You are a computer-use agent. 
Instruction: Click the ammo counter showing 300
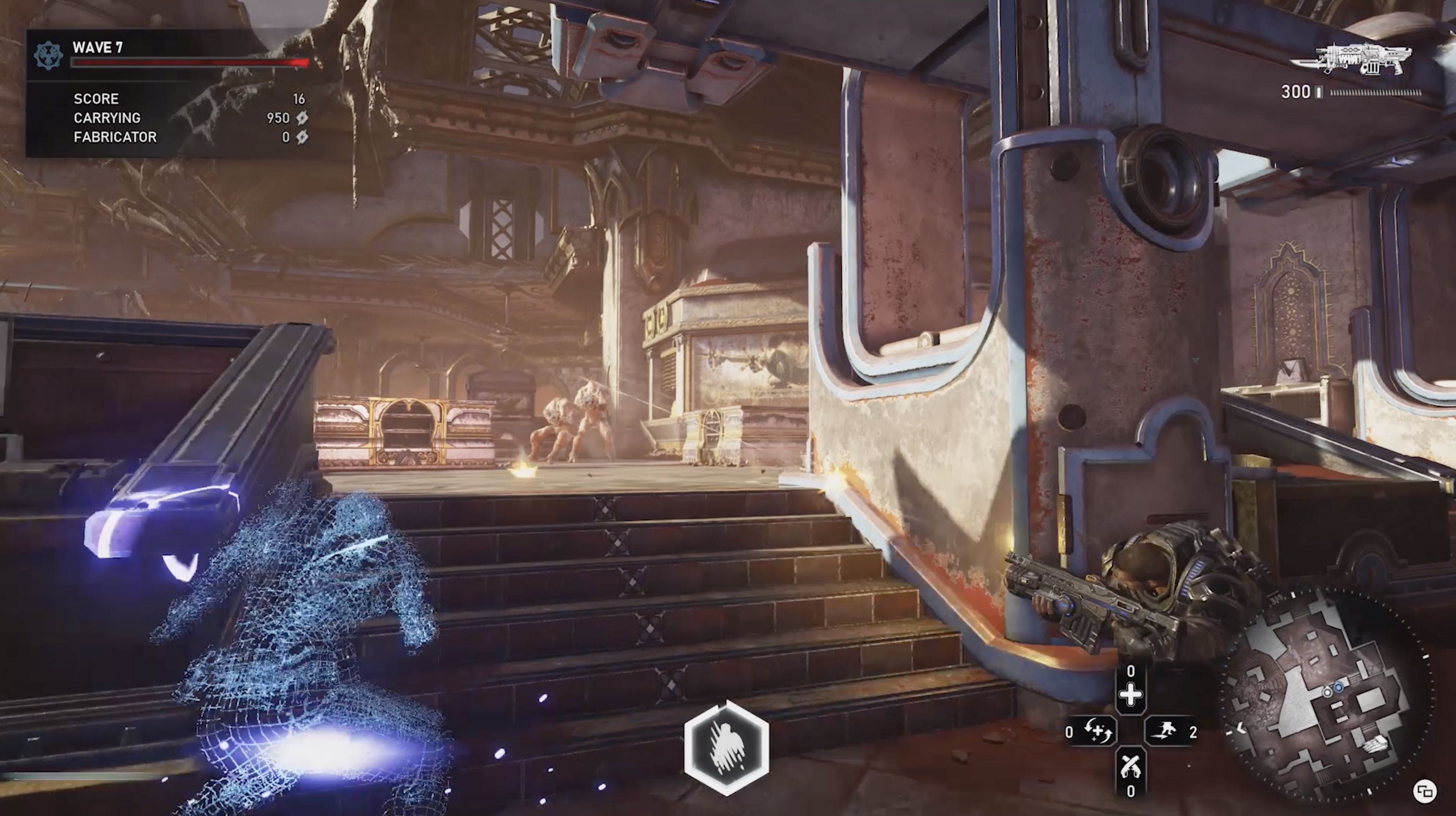click(x=1296, y=91)
